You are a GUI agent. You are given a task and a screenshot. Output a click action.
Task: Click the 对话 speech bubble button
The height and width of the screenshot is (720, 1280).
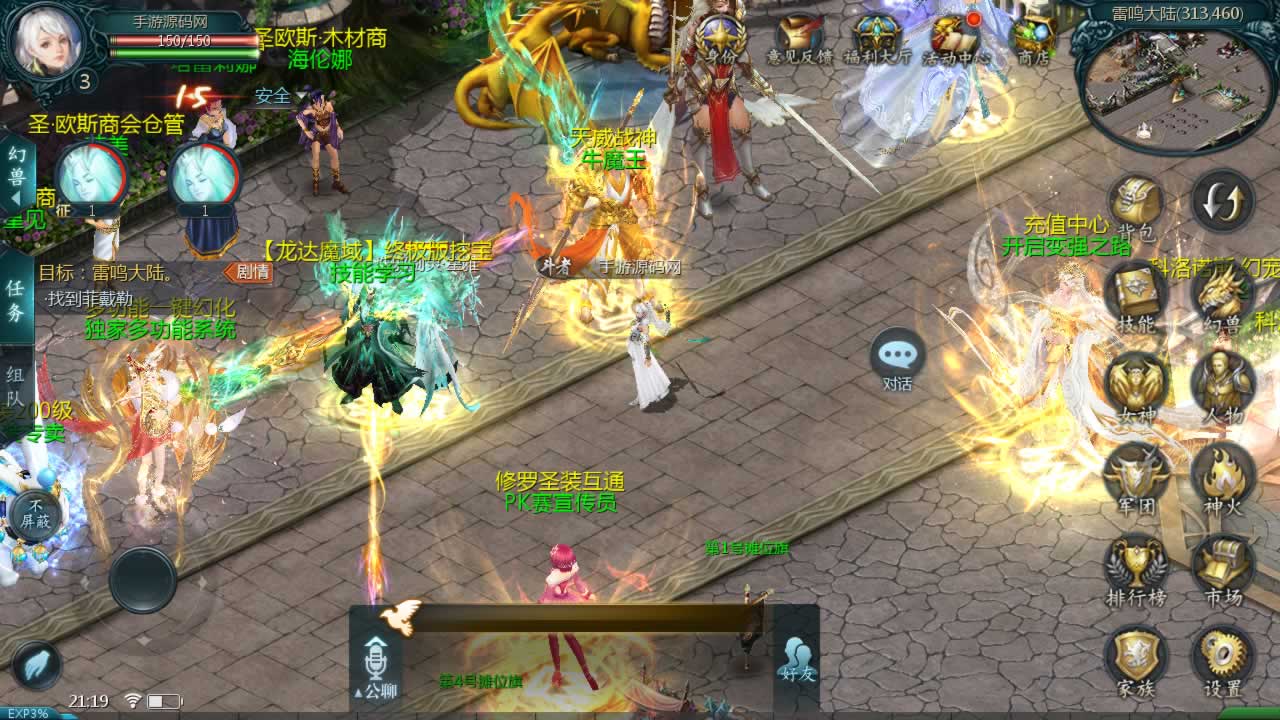click(x=897, y=358)
